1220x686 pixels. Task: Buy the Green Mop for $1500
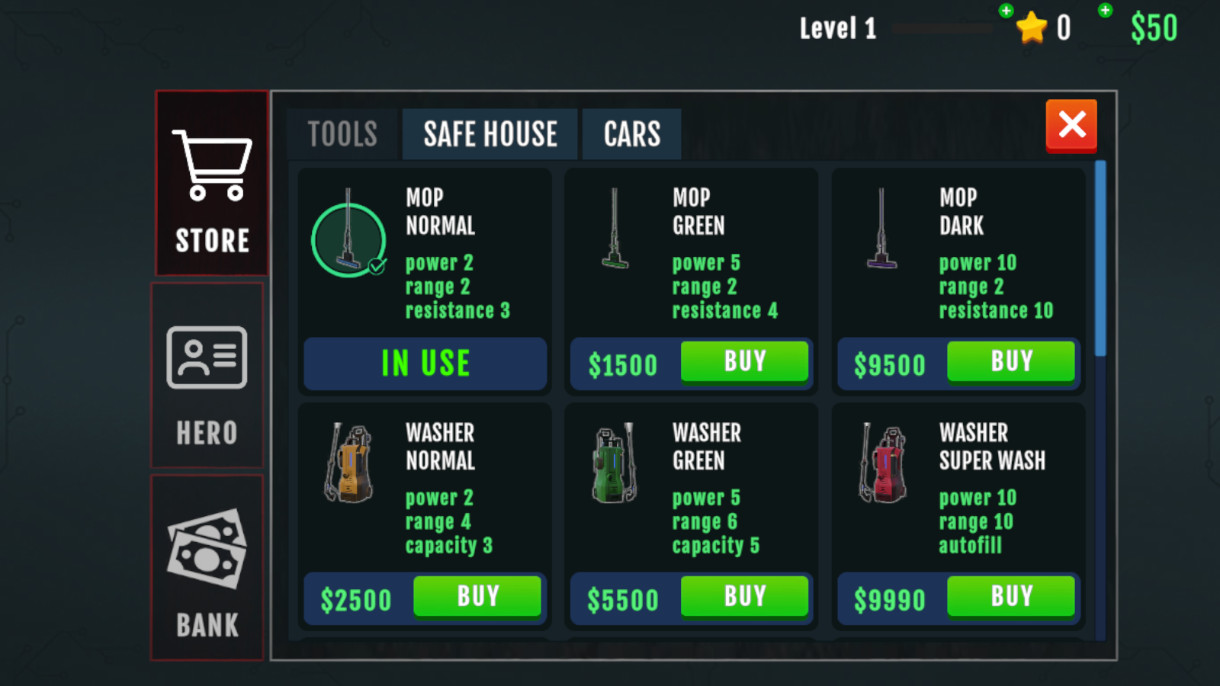[744, 362]
